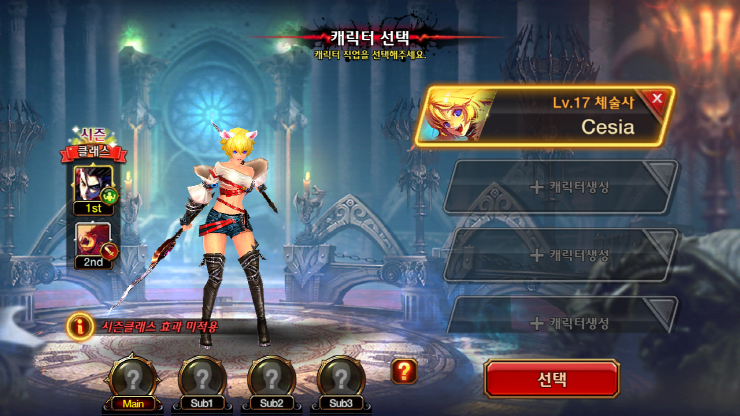Open the Sub3 character slot
740x416 pixels.
341,378
